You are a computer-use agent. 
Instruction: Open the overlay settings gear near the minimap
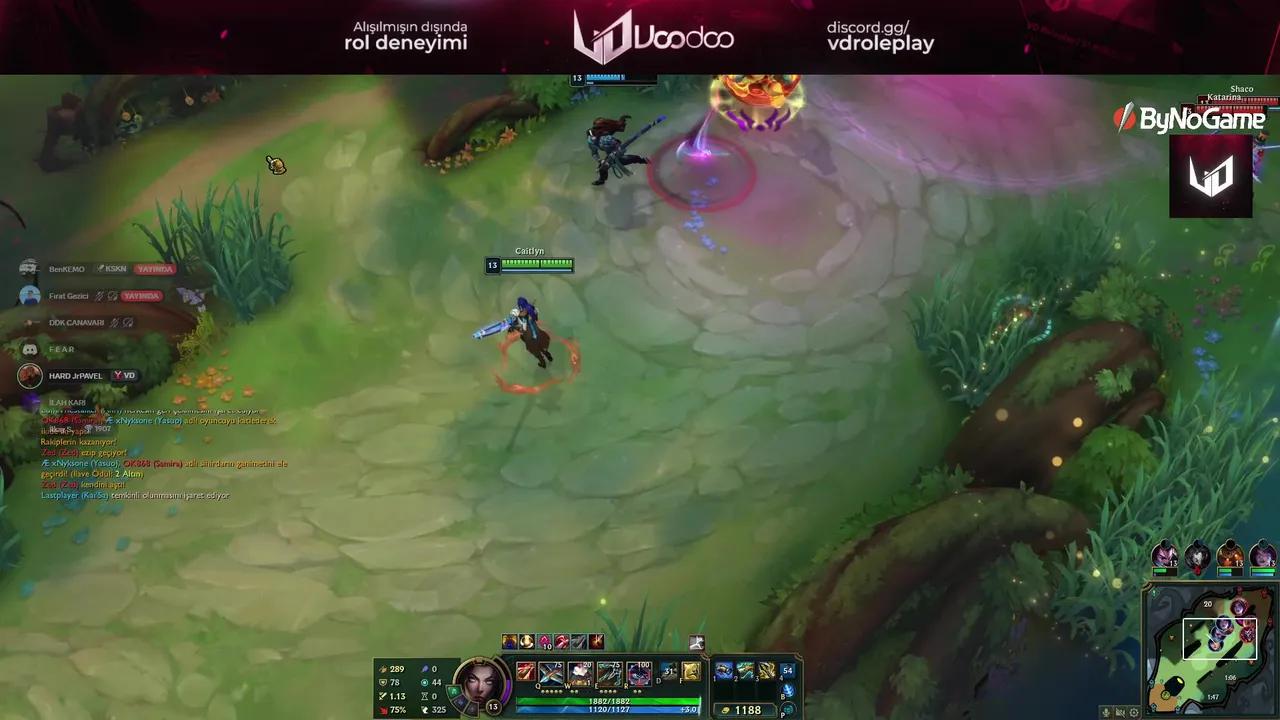click(x=1134, y=712)
